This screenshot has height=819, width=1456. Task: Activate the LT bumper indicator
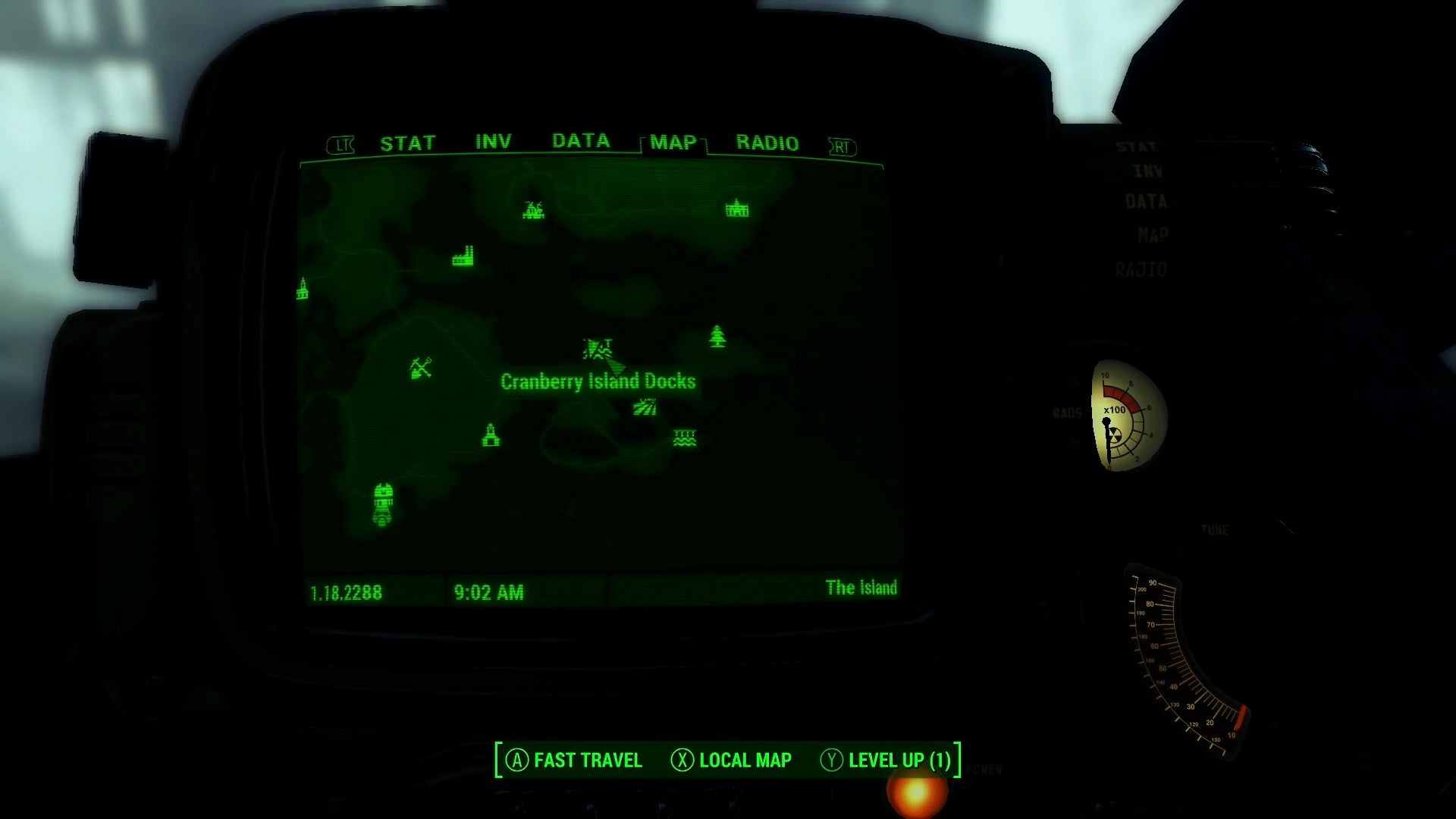click(343, 143)
